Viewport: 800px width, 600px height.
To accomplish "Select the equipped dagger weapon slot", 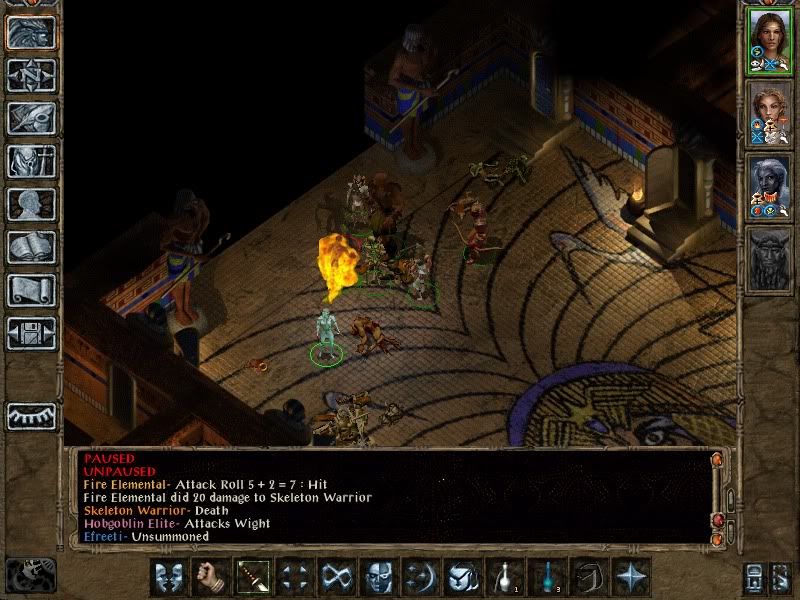I will pyautogui.click(x=251, y=577).
